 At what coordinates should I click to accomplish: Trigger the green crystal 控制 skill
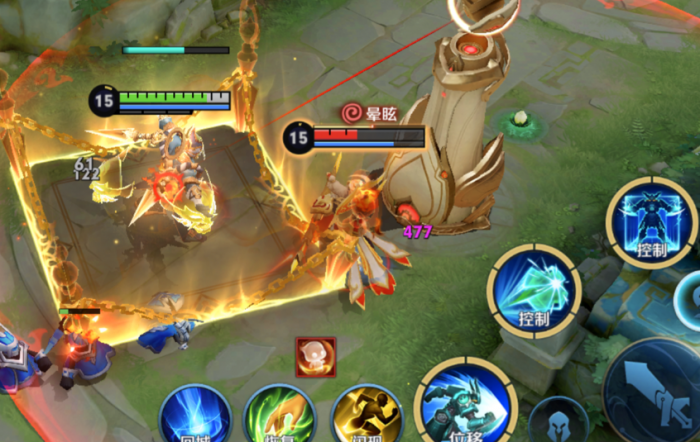[x=534, y=290]
